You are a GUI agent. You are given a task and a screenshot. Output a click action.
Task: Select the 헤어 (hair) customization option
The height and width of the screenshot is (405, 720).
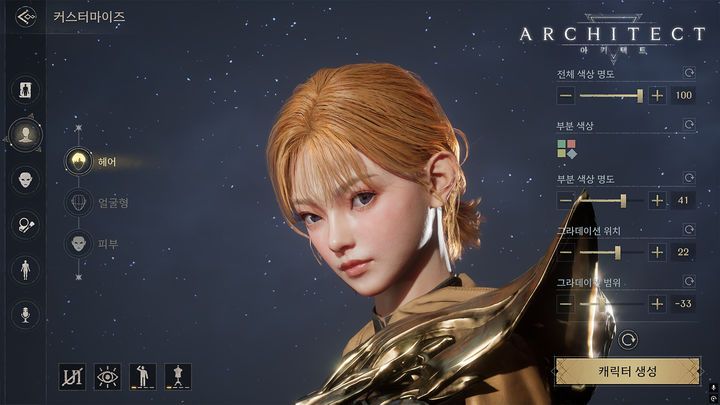pyautogui.click(x=79, y=161)
